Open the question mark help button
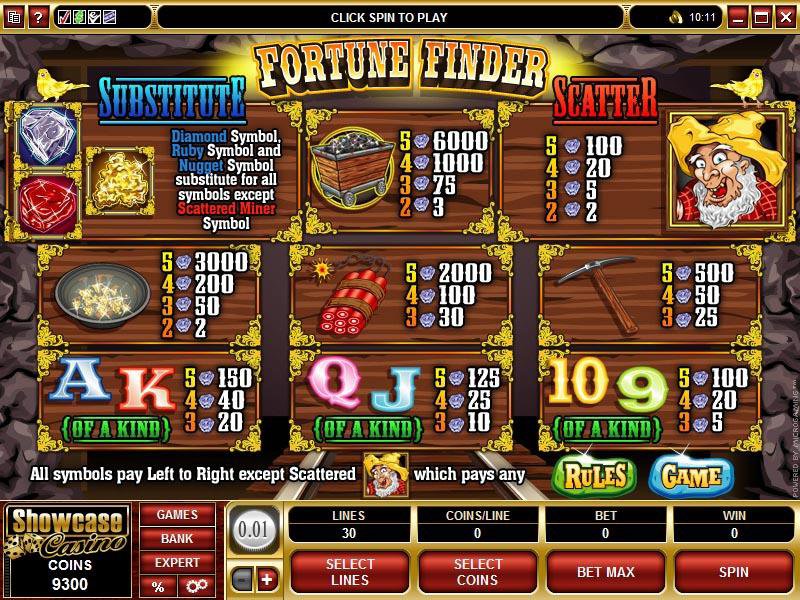 tap(36, 17)
